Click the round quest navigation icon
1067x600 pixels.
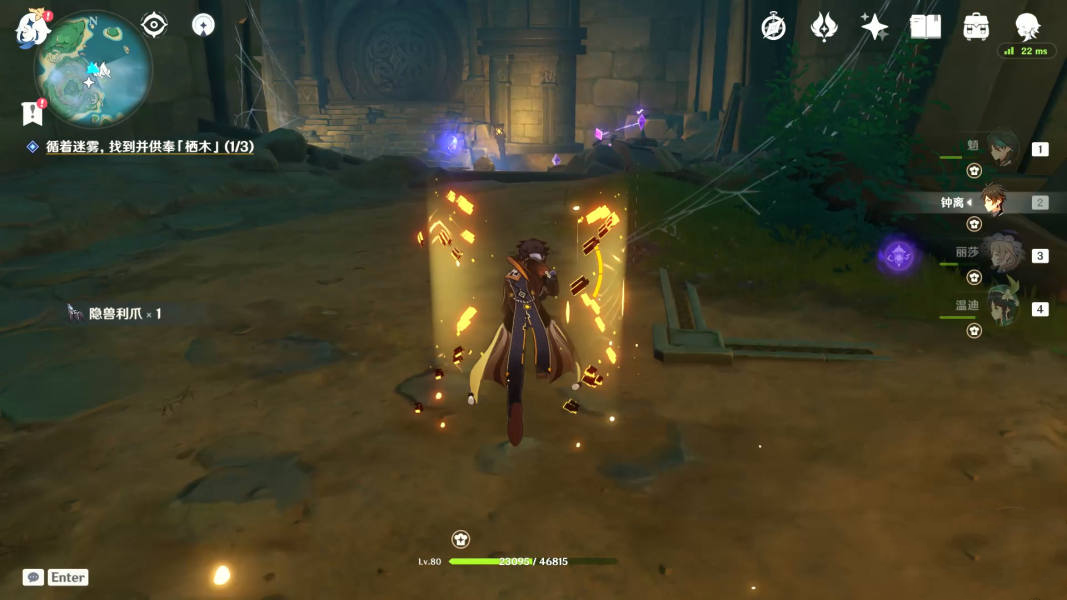pos(203,25)
